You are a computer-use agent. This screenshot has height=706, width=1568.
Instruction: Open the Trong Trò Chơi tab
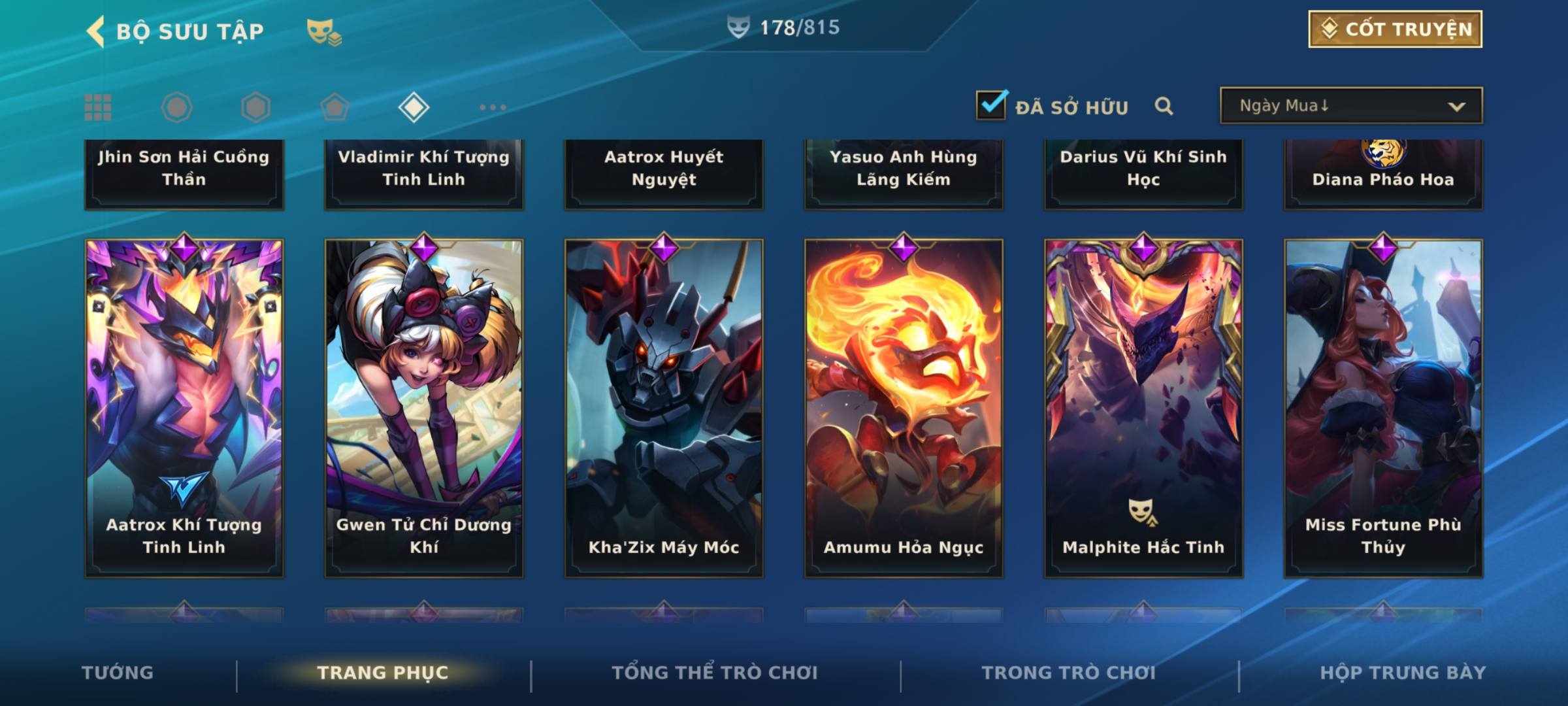click(1068, 673)
